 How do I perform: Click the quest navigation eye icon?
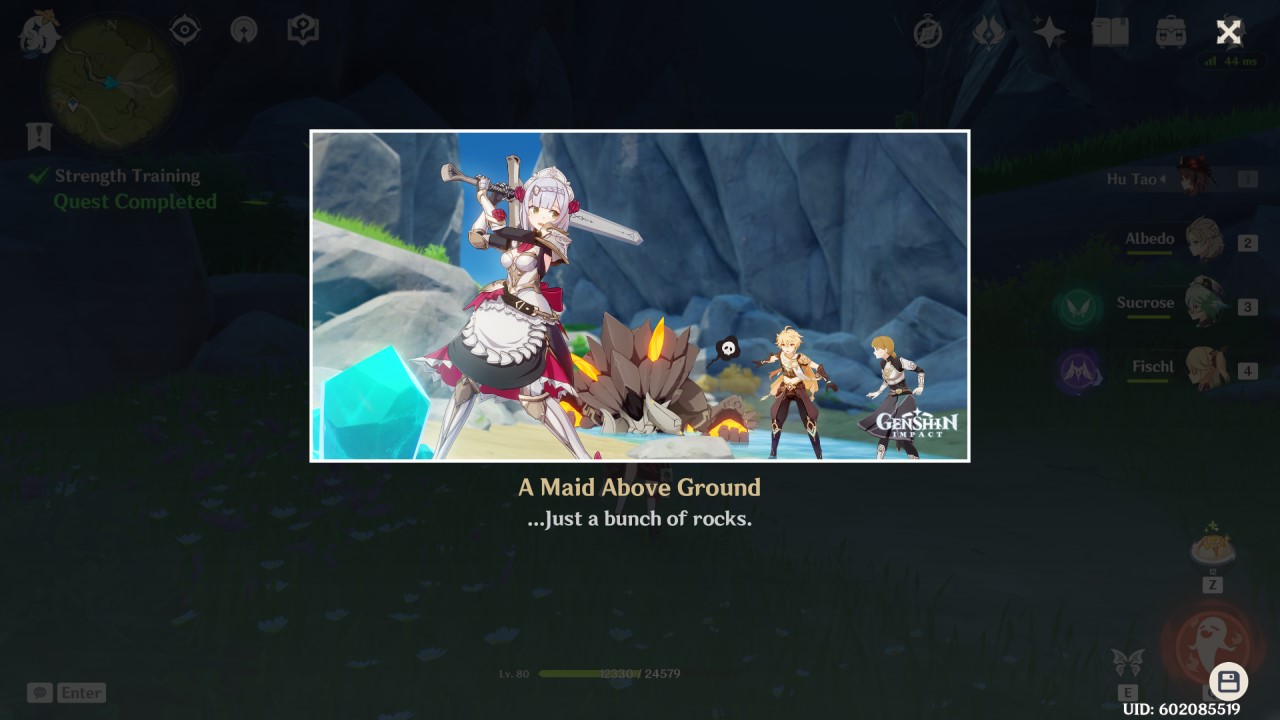click(184, 30)
